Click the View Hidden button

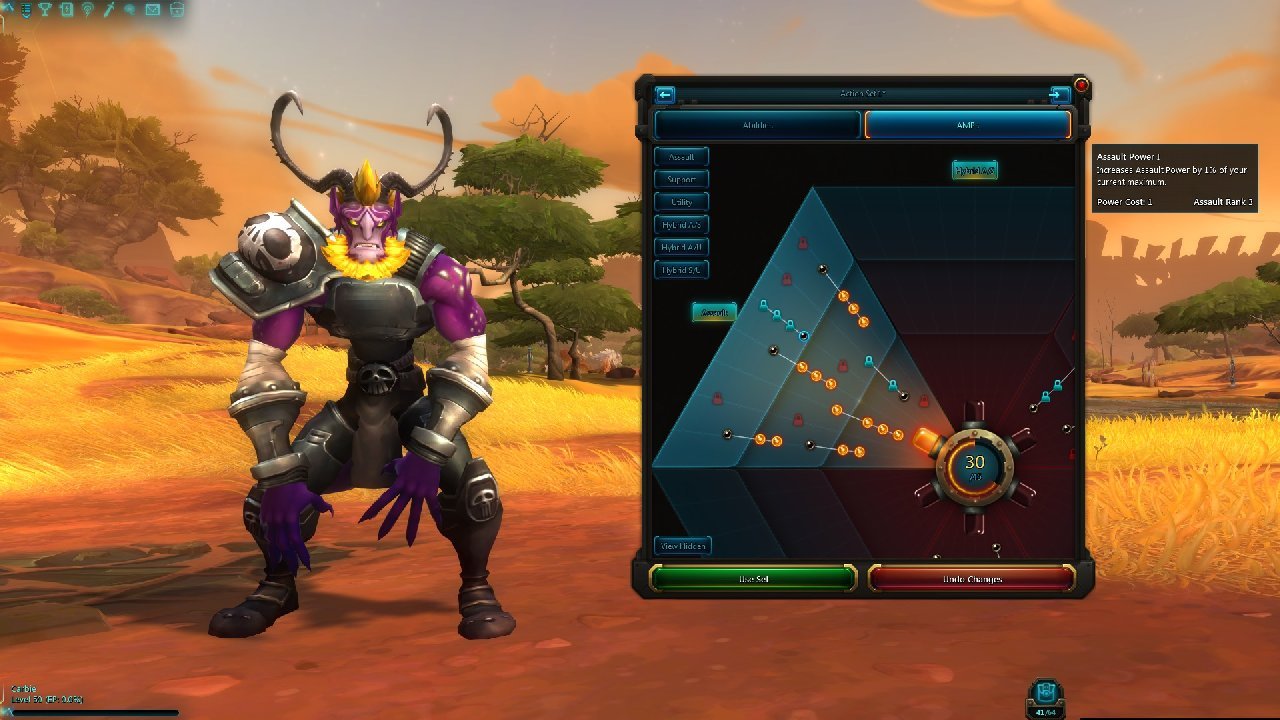click(x=683, y=546)
